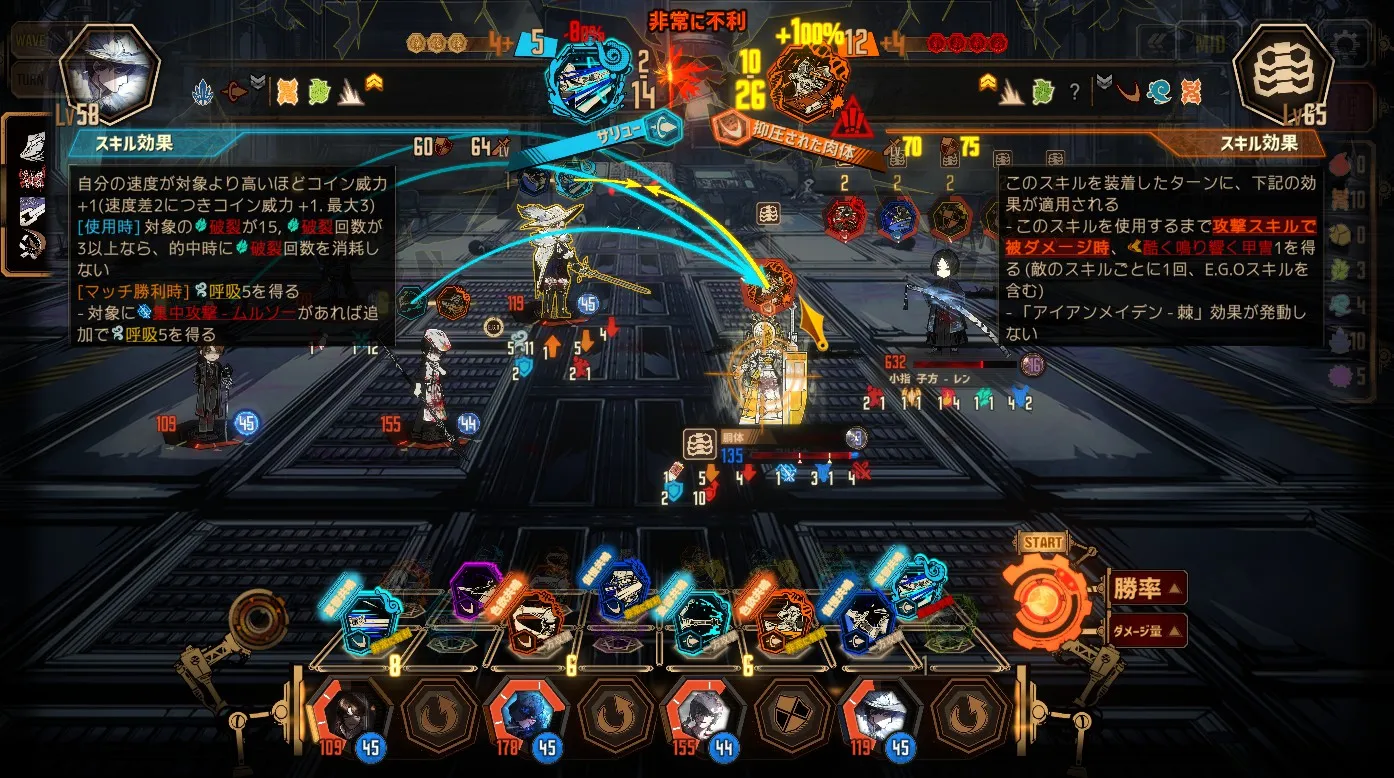Choose the ダメージ量 damage auto-select
Image resolution: width=1394 pixels, height=778 pixels.
coord(1147,631)
